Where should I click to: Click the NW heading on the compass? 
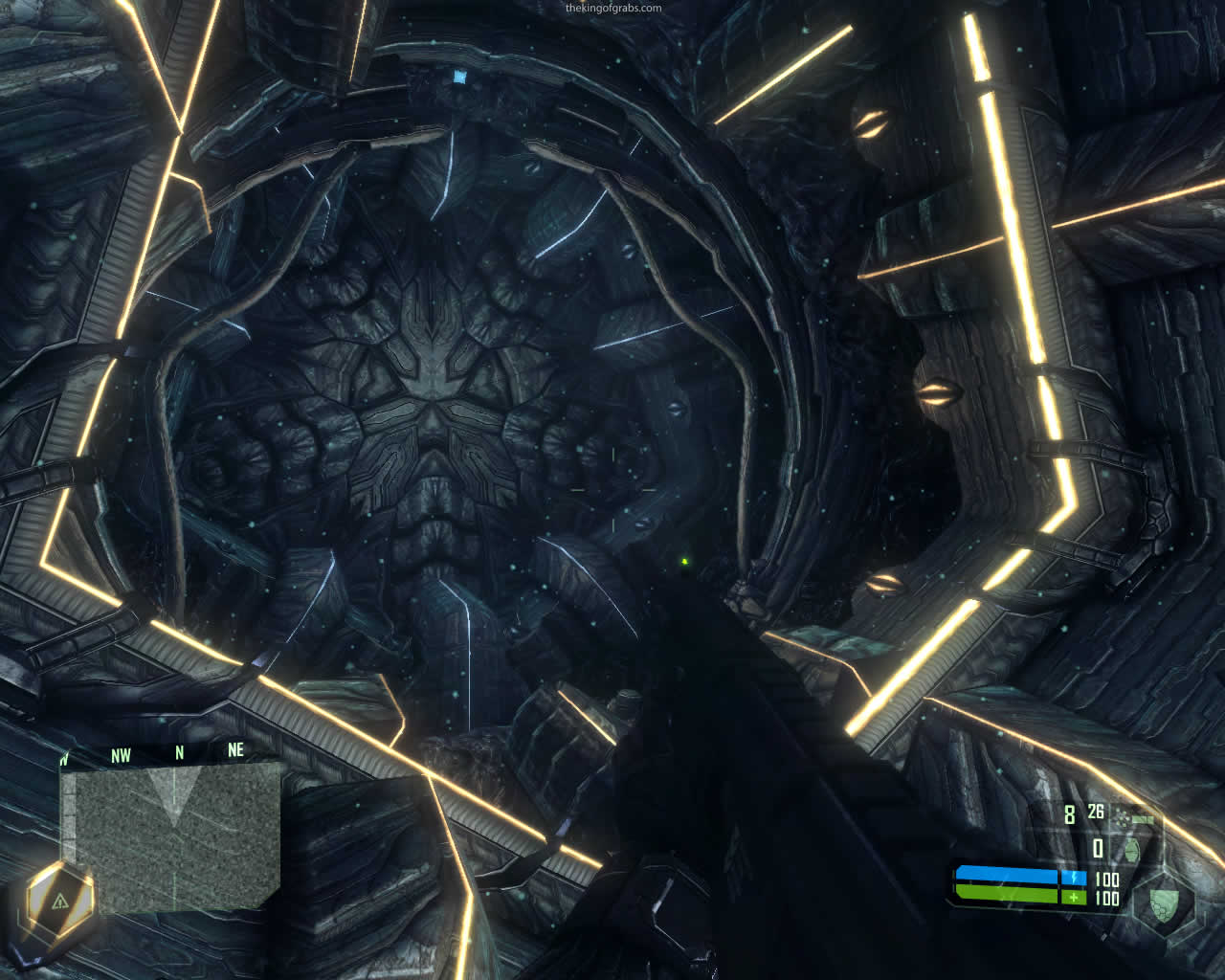pyautogui.click(x=121, y=756)
